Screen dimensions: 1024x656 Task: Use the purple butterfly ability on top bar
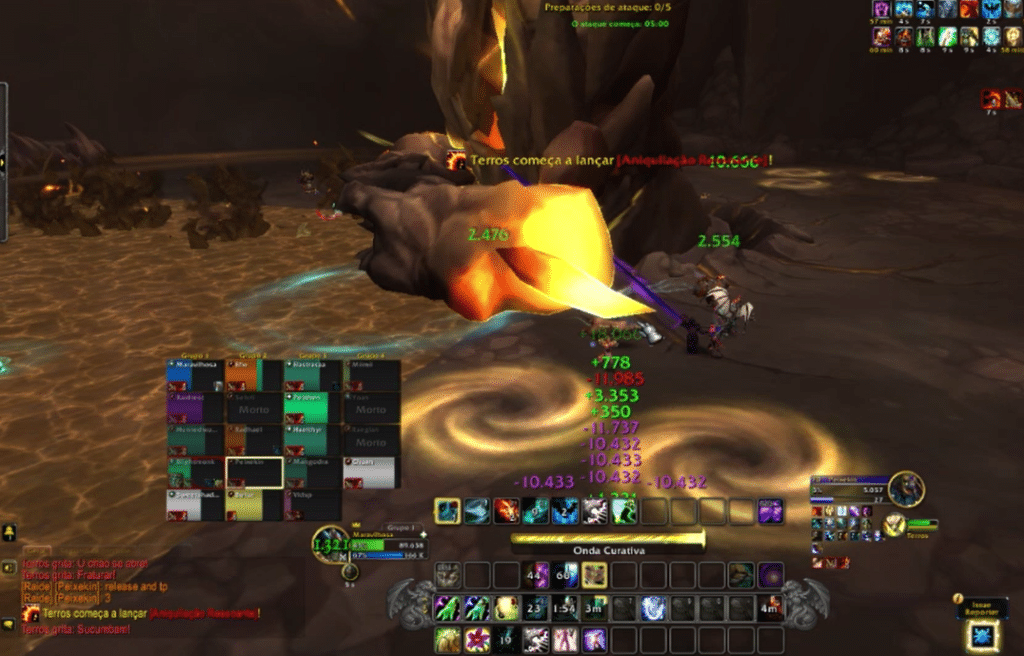pyautogui.click(x=771, y=512)
